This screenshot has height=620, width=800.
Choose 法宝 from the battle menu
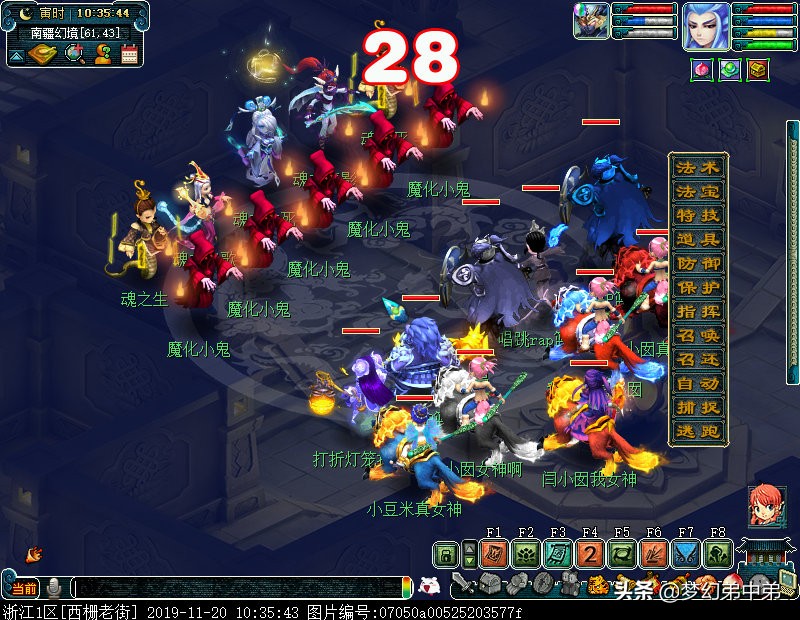click(x=697, y=192)
